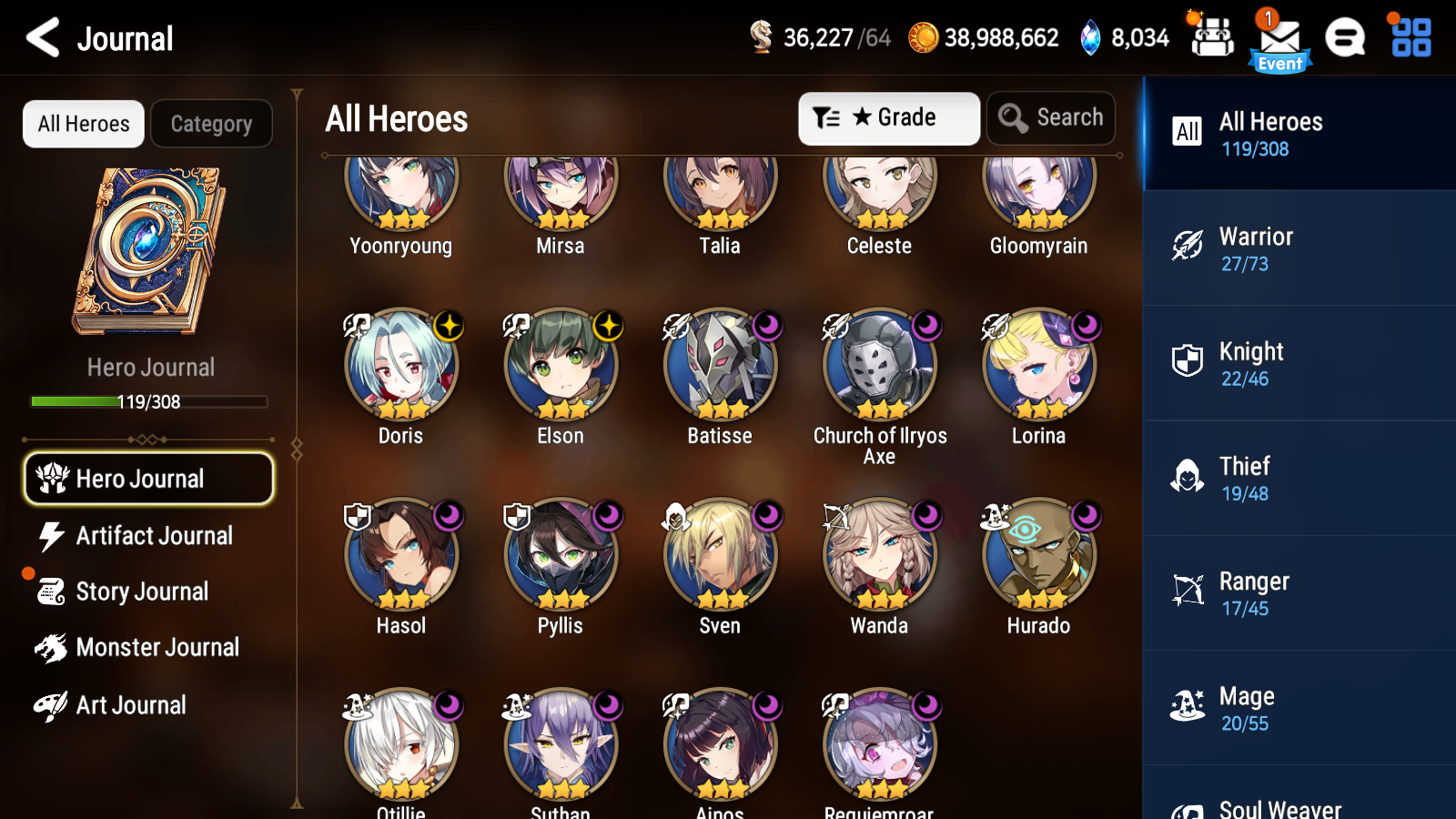Image resolution: width=1456 pixels, height=819 pixels.
Task: Go back using the Journal back arrow
Action: 40,38
